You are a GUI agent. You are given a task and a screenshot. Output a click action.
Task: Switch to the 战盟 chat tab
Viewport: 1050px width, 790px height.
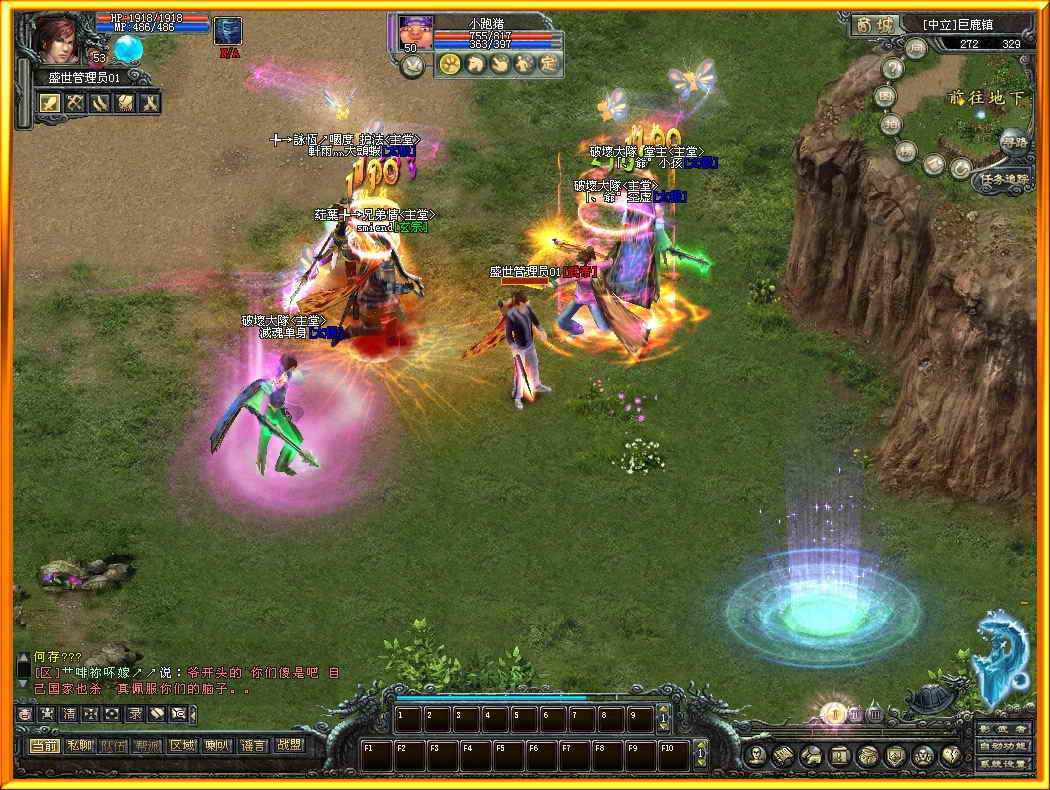click(x=288, y=745)
